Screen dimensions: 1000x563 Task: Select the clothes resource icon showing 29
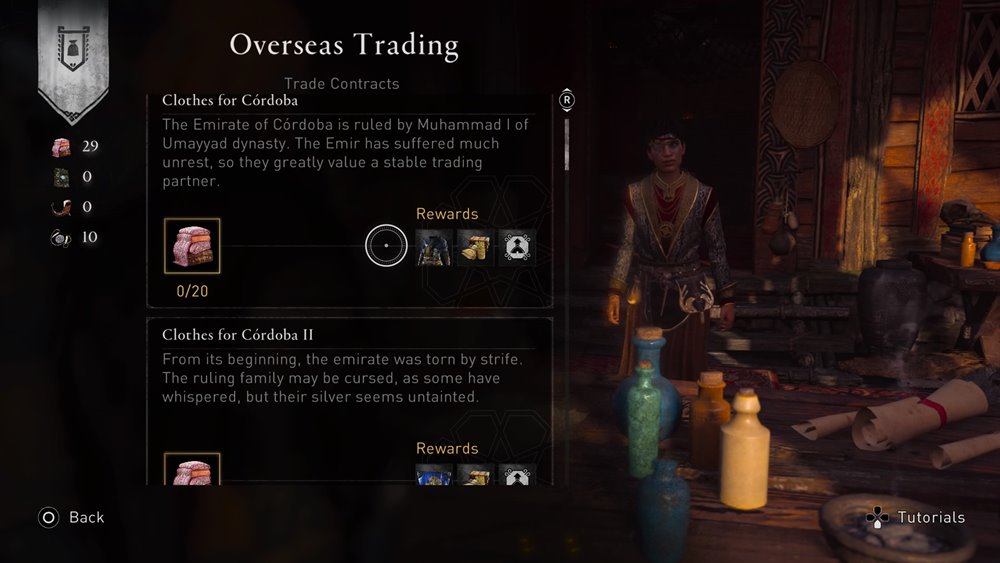click(x=61, y=147)
